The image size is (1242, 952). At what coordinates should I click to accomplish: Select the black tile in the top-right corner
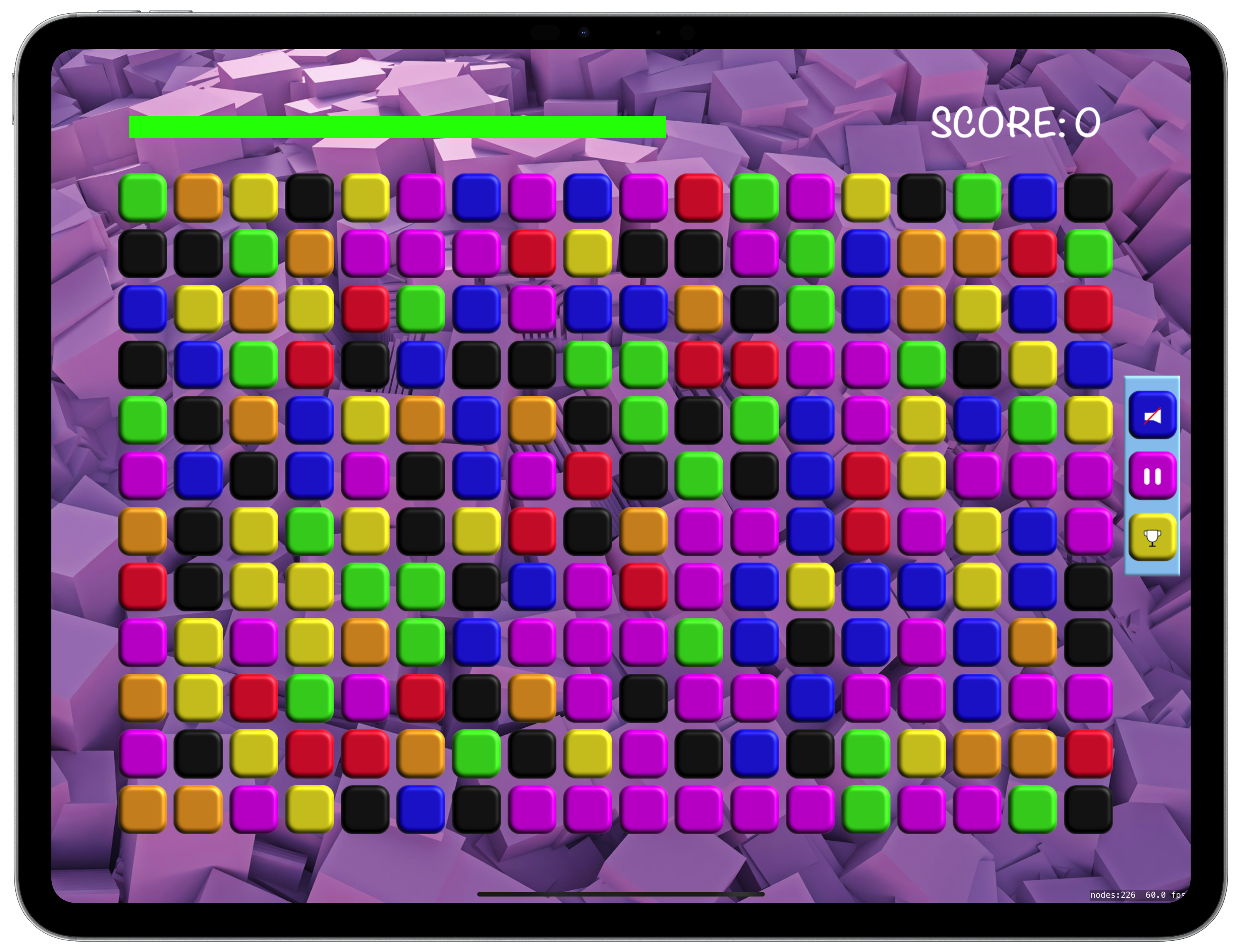point(1088,197)
